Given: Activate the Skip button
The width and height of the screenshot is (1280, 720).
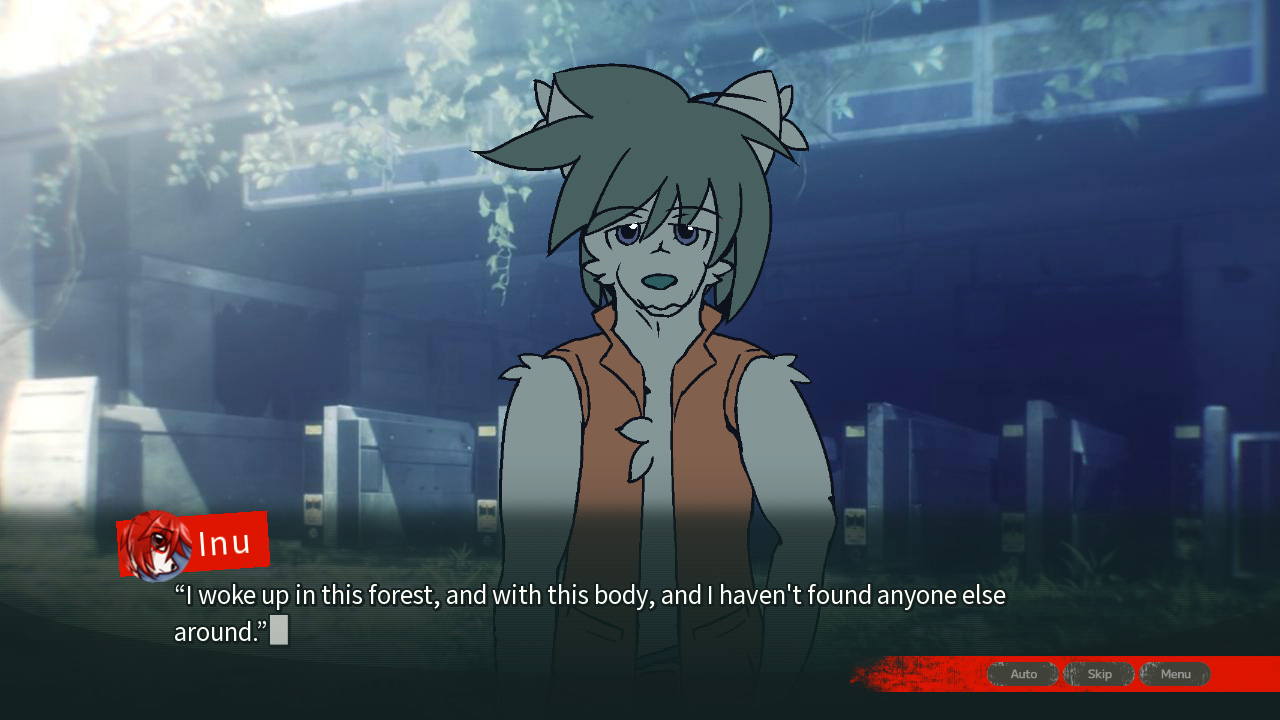Looking at the screenshot, I should 1099,674.
